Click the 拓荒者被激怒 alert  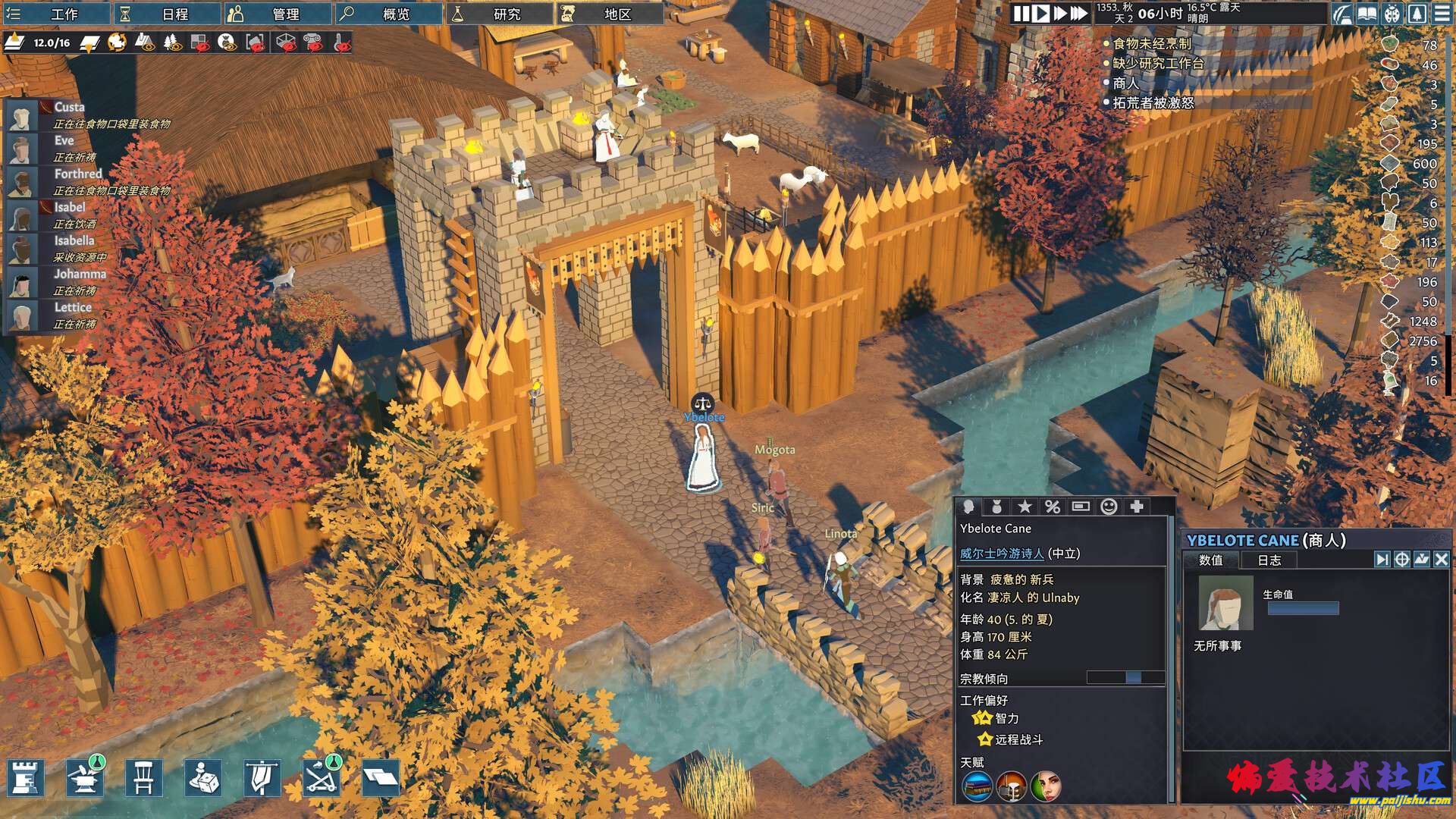coord(1153,102)
